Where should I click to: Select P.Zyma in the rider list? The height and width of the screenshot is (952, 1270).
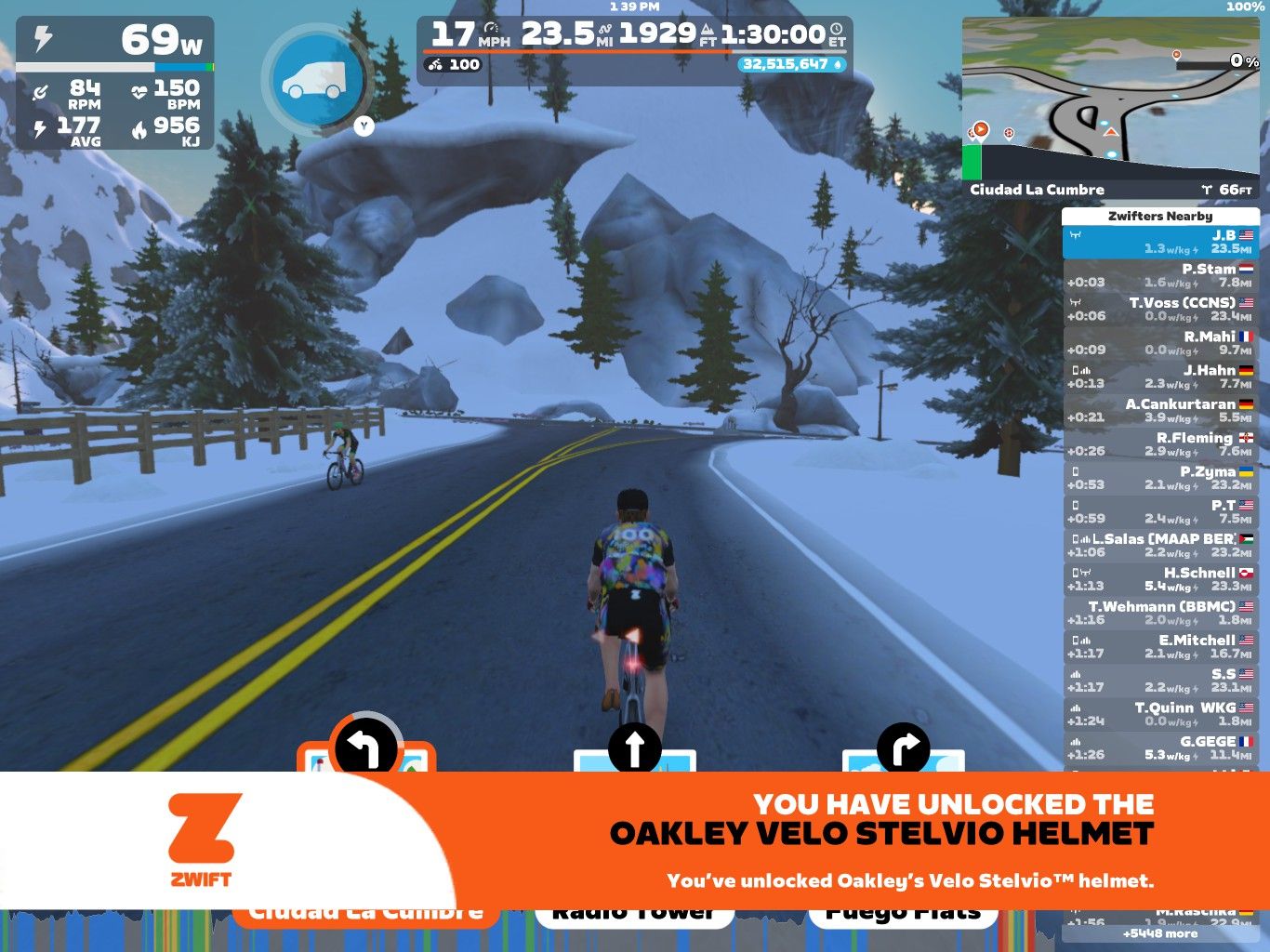1159,478
